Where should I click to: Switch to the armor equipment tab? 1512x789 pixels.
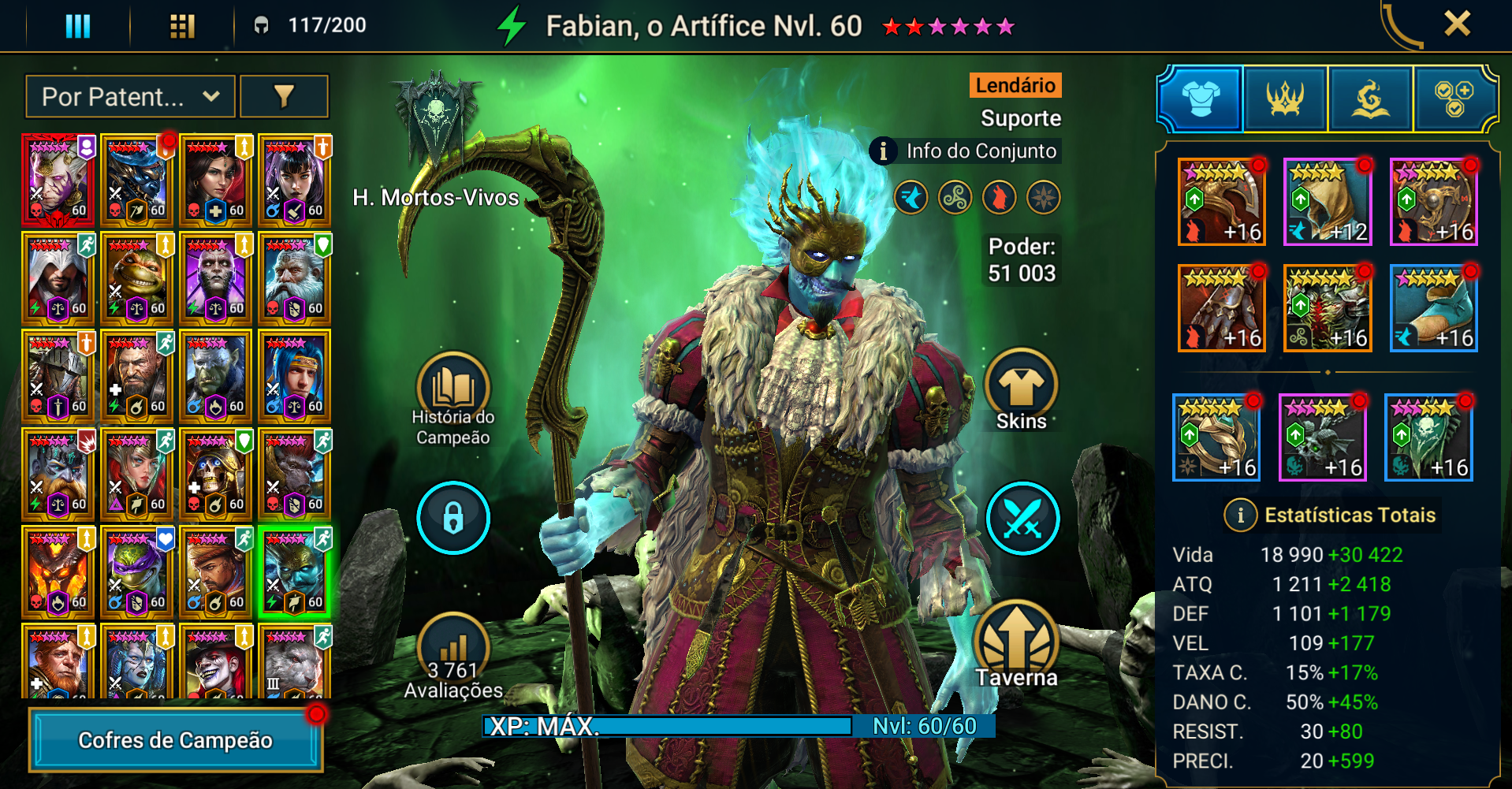[1201, 99]
